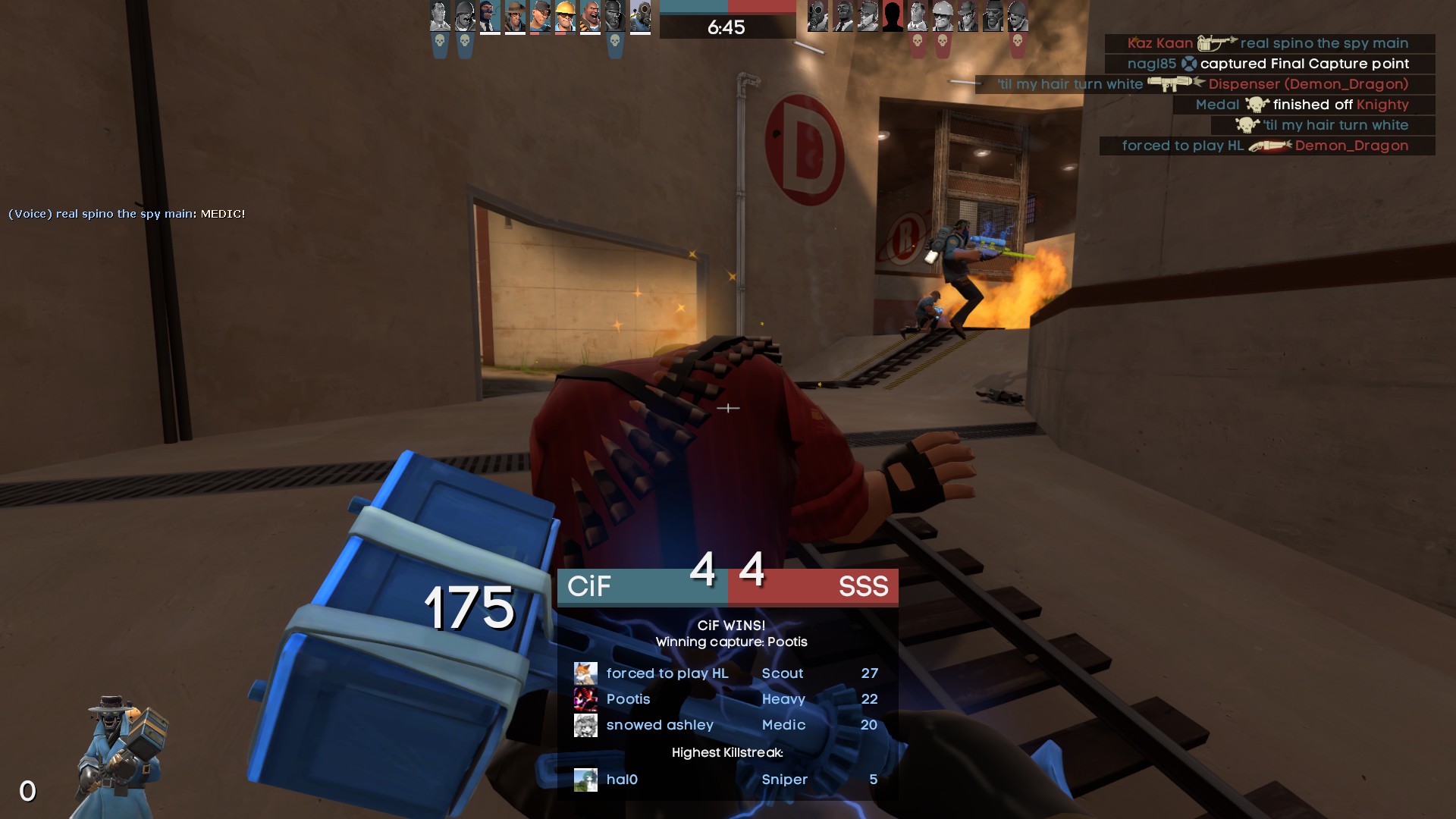This screenshot has height=819, width=1456.
Task: Click the BLU Engineer portrait with yellow hardhat
Action: coord(565,16)
